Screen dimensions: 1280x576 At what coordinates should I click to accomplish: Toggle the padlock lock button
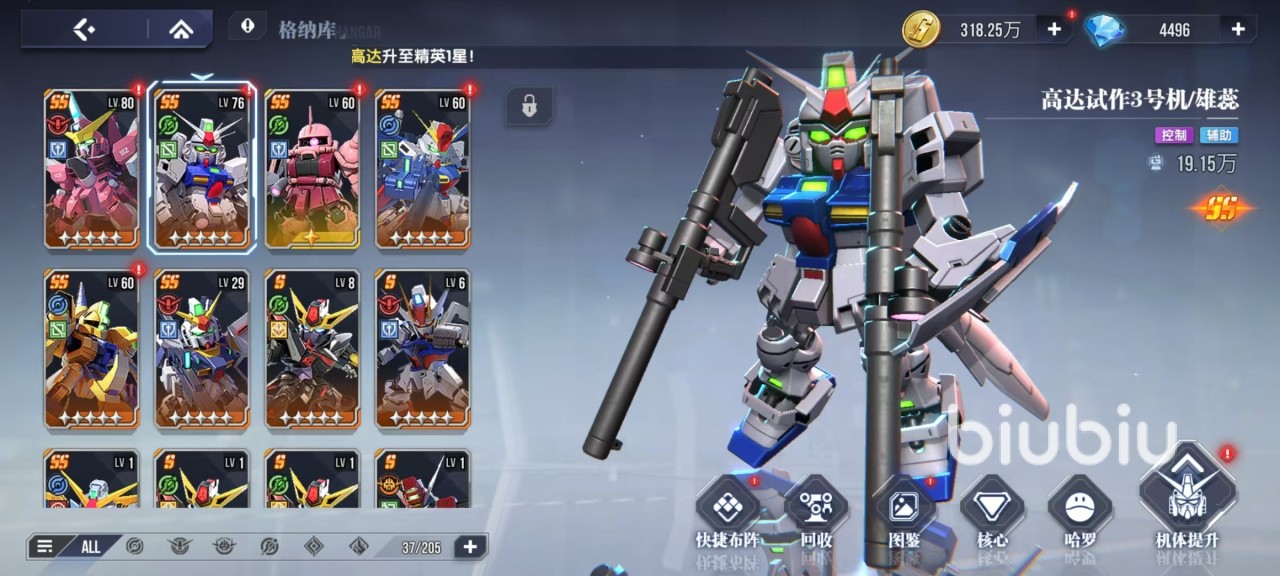pyautogui.click(x=529, y=105)
